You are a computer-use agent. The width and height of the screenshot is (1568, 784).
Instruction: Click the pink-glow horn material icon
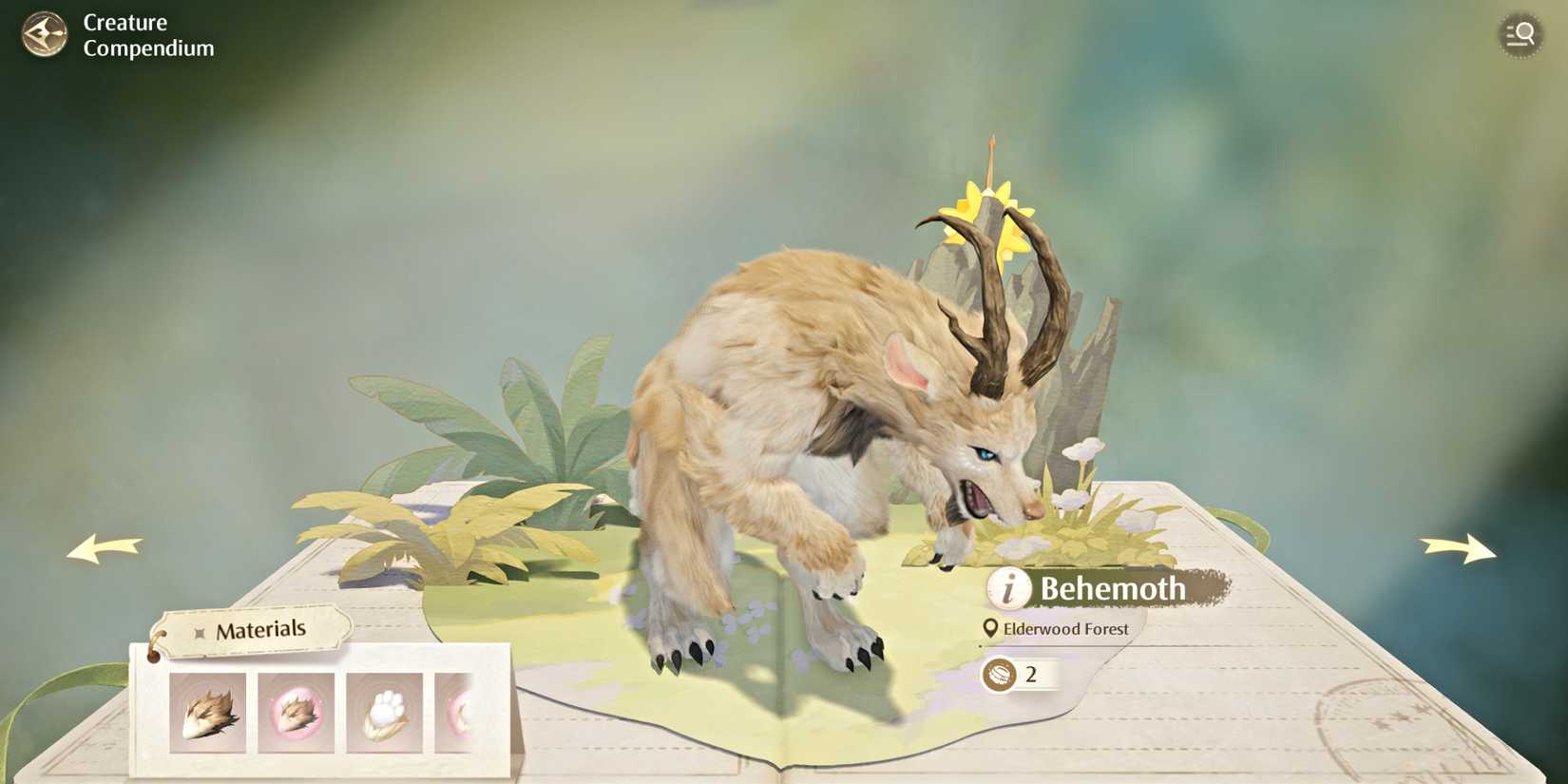coord(296,711)
